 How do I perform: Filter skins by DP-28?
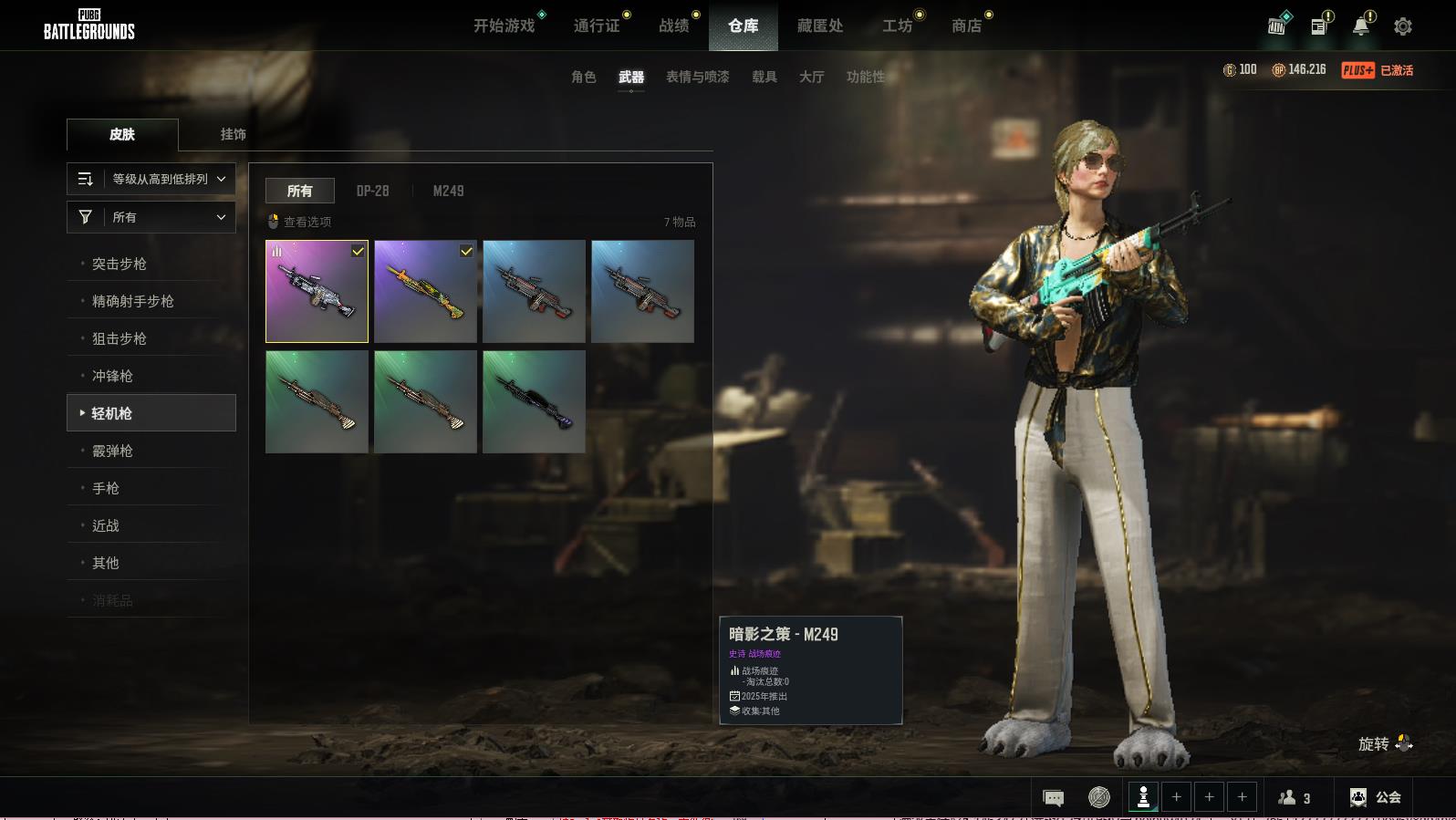[x=372, y=191]
